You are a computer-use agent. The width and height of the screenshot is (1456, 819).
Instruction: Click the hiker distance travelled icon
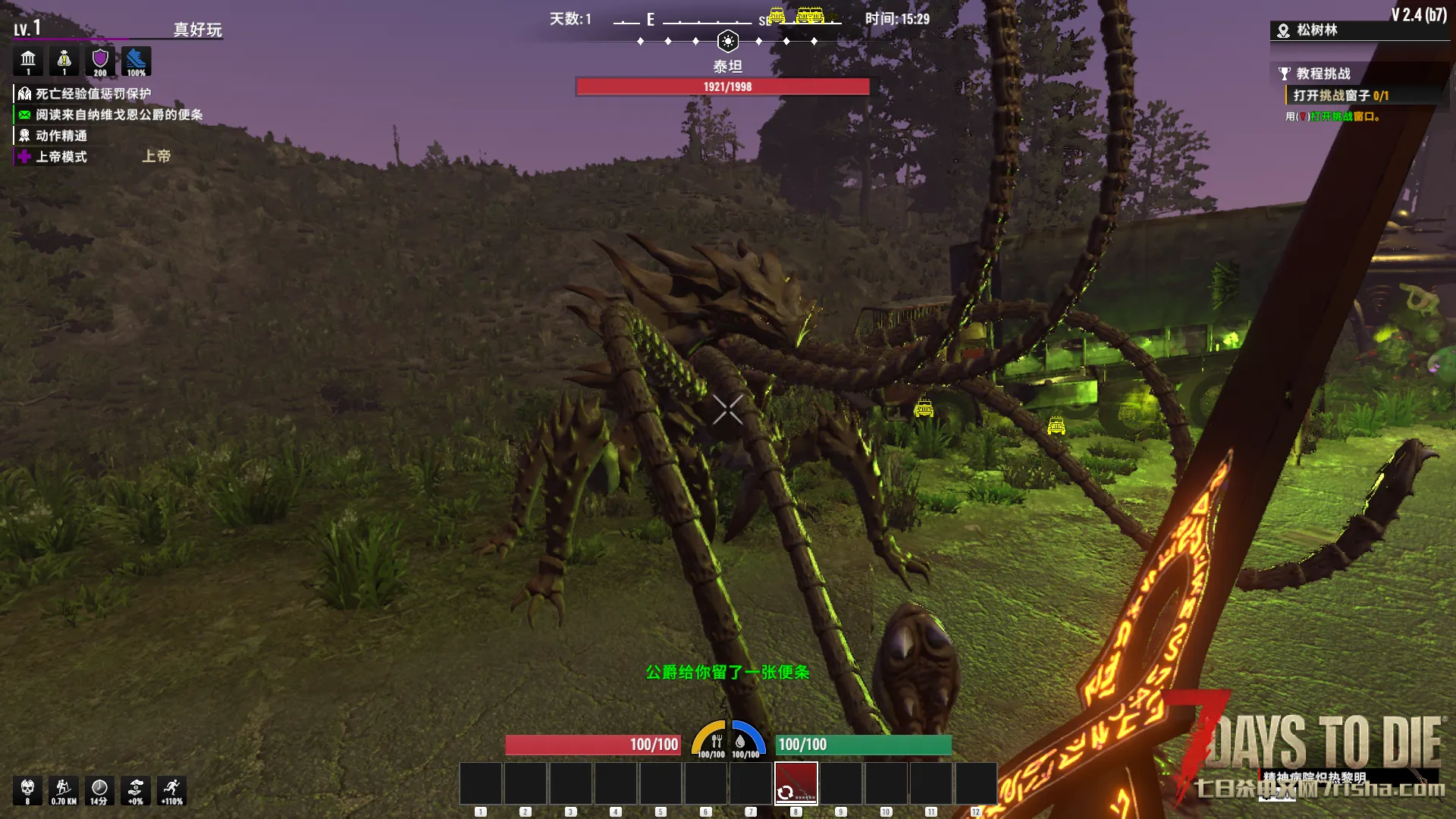(x=64, y=790)
